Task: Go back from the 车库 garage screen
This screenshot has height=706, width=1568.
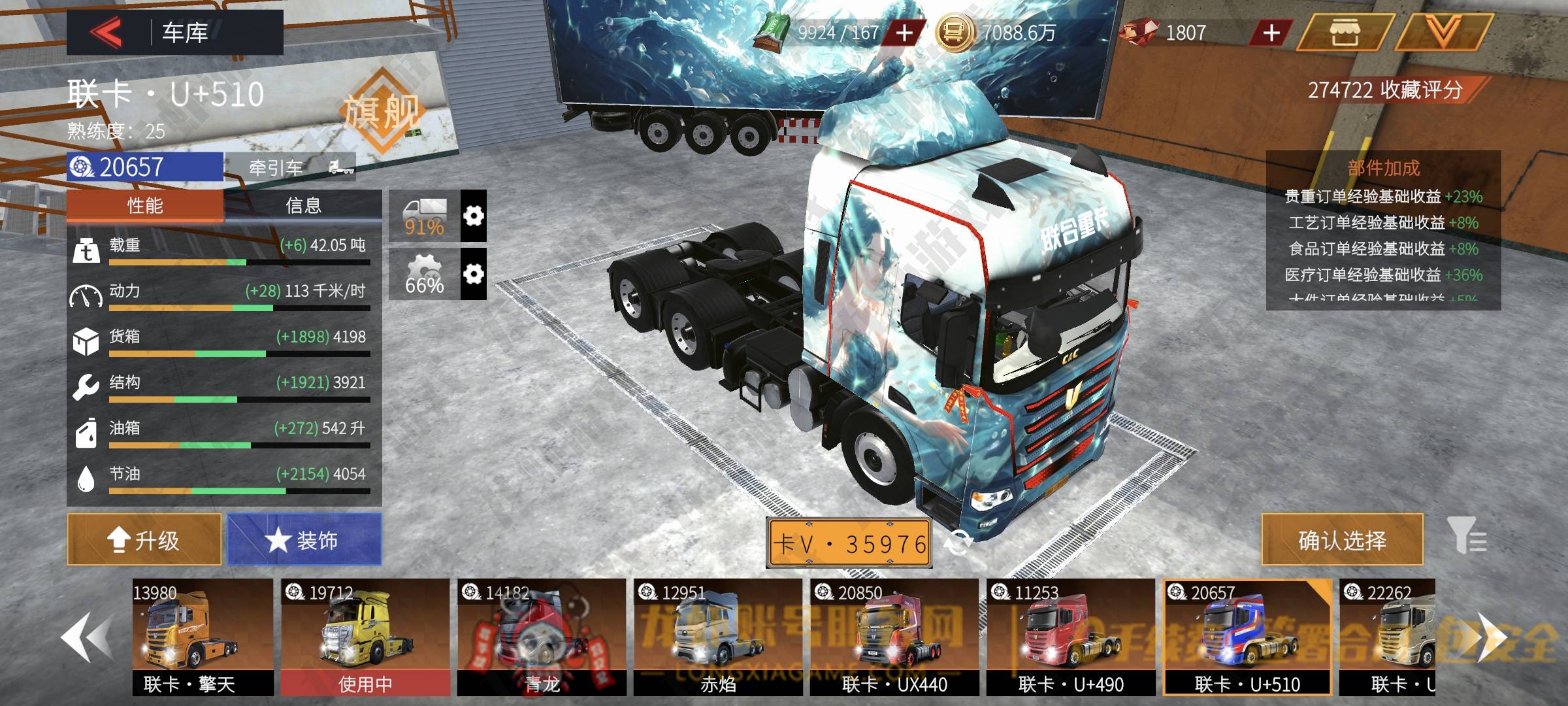Action: pyautogui.click(x=106, y=32)
